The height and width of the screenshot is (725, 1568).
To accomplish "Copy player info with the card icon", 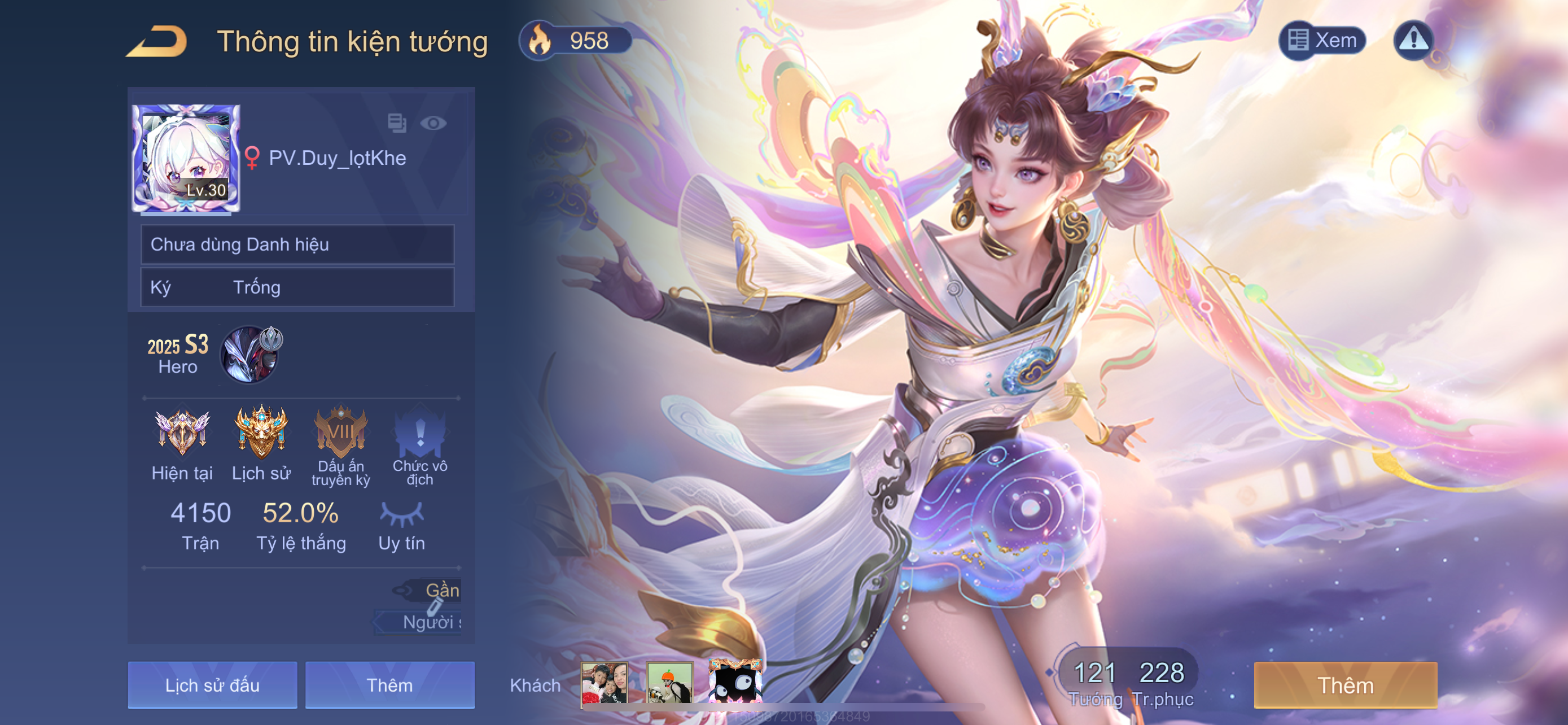I will [397, 123].
